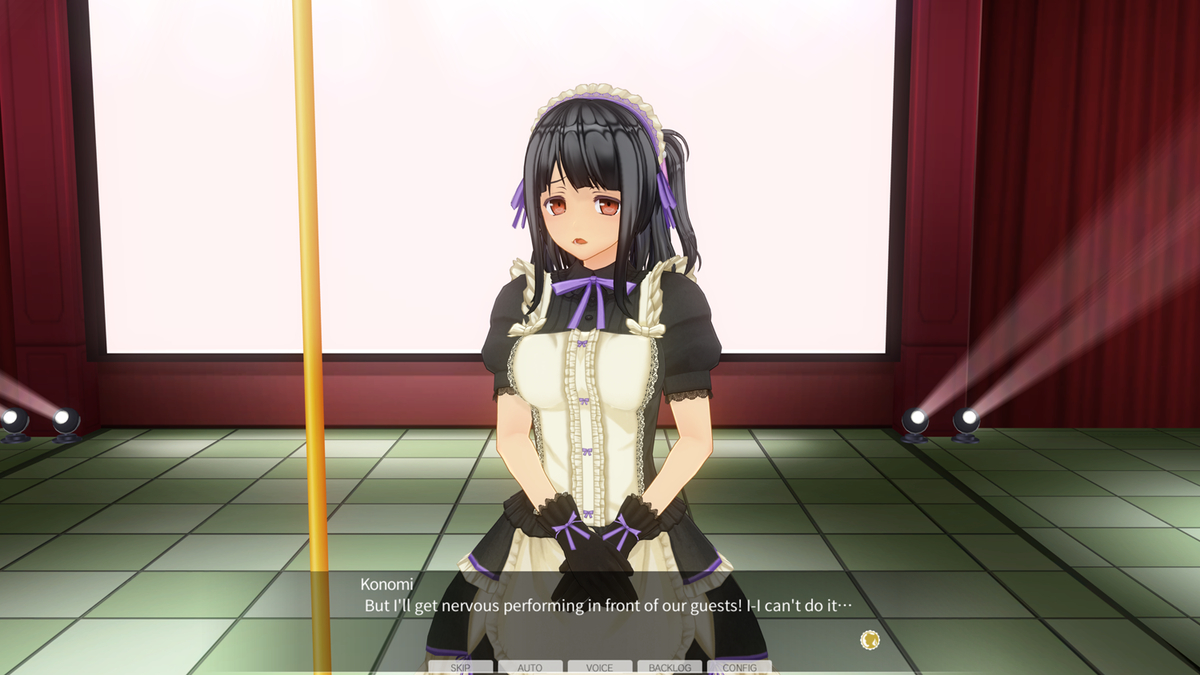Click the SKIP button
Viewport: 1200px width, 675px height.
point(460,667)
